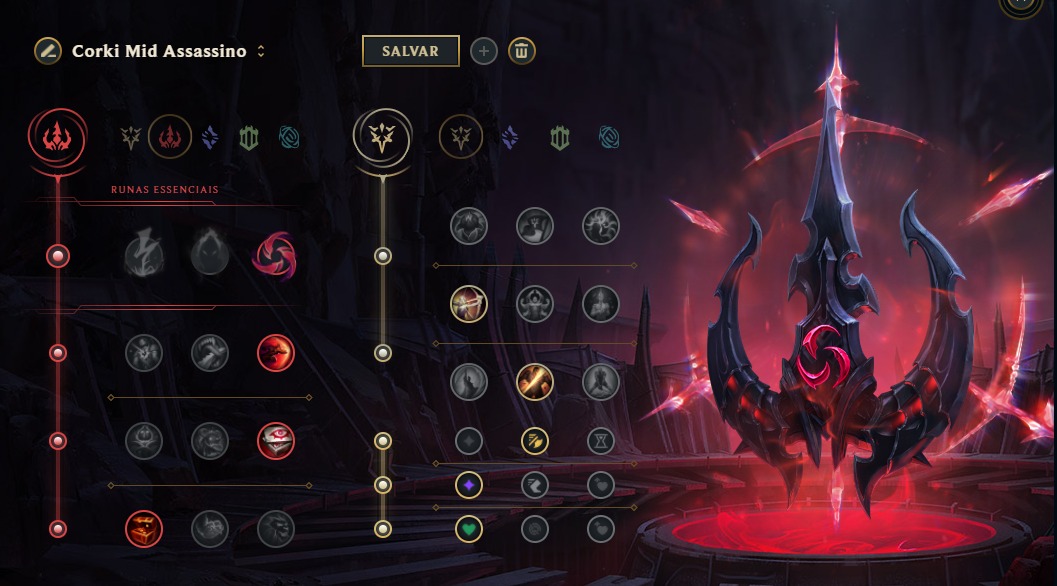Choose the Sudden Impact rune

coord(275,352)
